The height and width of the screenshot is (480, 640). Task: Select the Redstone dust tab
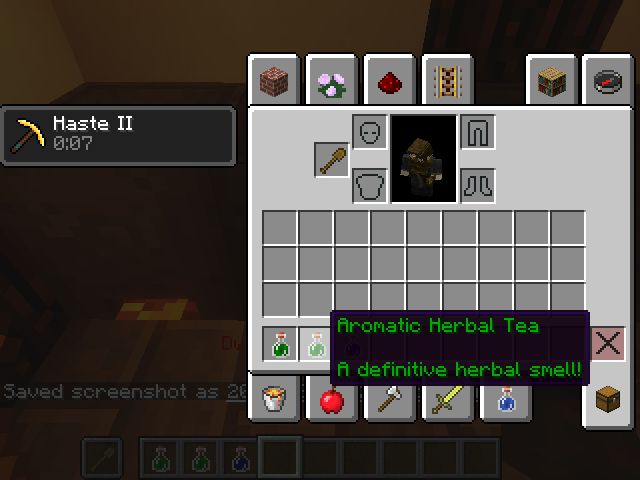[388, 81]
